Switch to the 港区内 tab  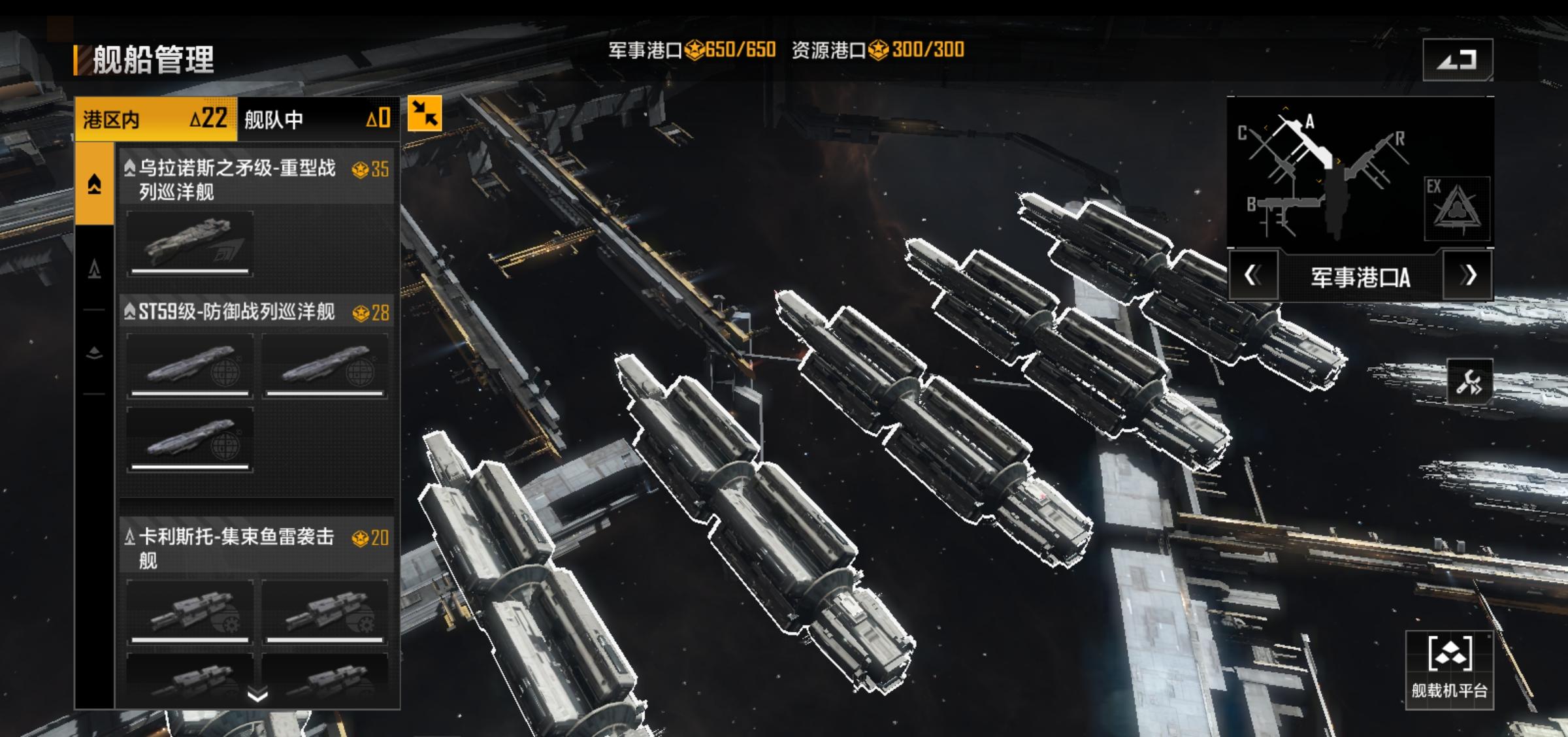point(155,120)
